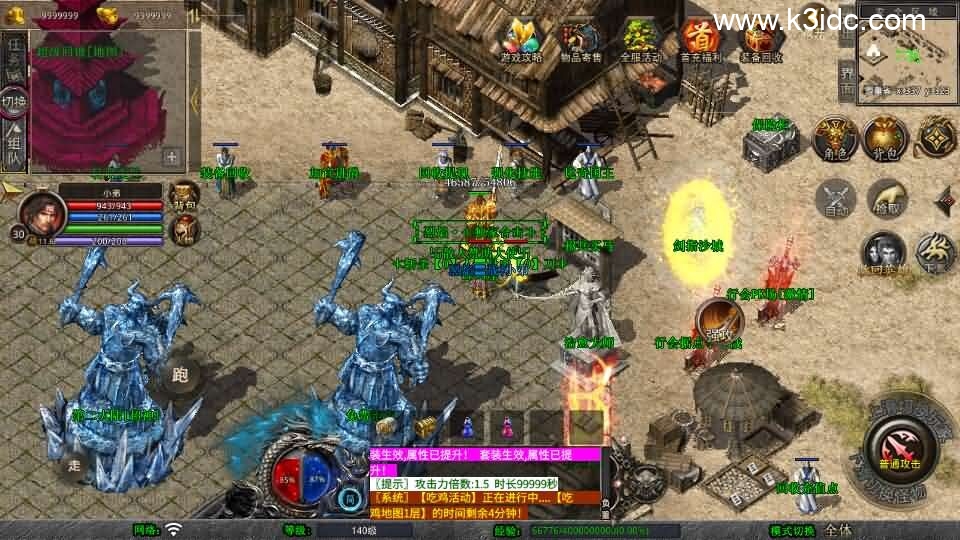Open the 首充福利 first-recharge bonus
The width and height of the screenshot is (960, 540).
(700, 40)
